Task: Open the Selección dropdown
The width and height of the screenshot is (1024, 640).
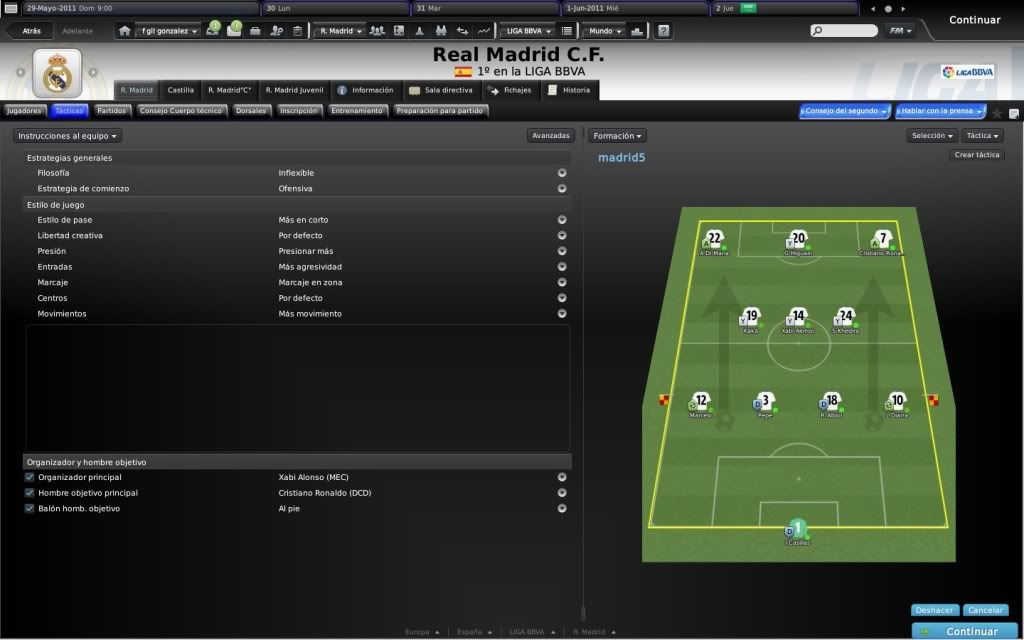Action: (x=932, y=135)
